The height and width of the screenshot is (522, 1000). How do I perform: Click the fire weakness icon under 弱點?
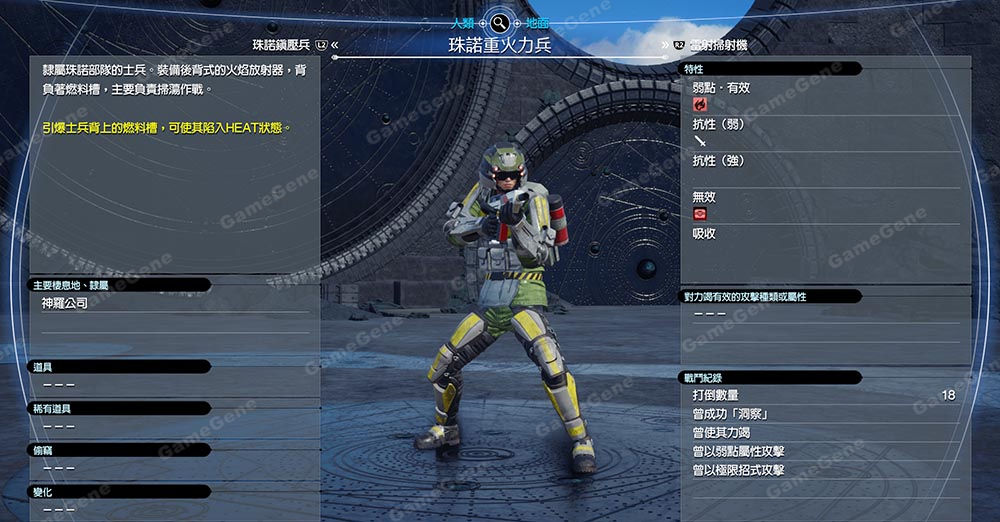[700, 104]
